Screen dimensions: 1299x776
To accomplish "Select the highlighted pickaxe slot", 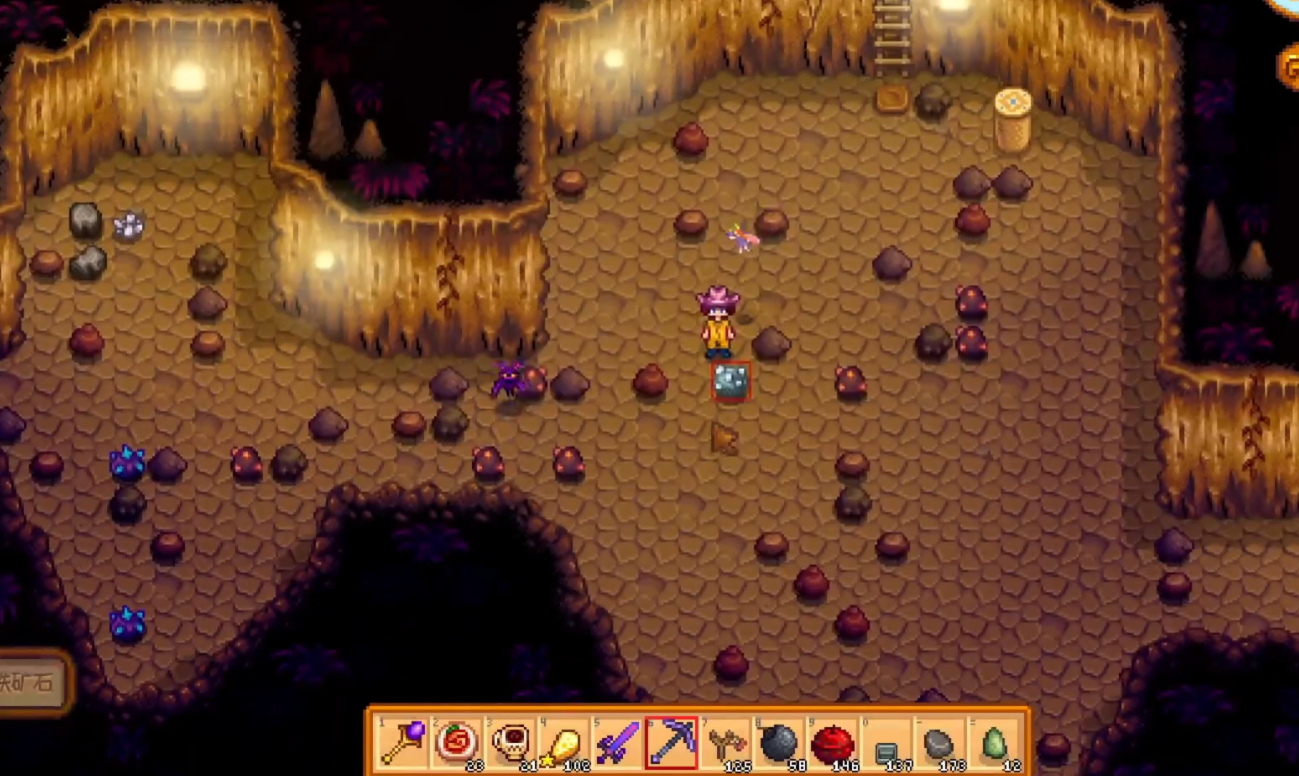I will click(x=671, y=744).
